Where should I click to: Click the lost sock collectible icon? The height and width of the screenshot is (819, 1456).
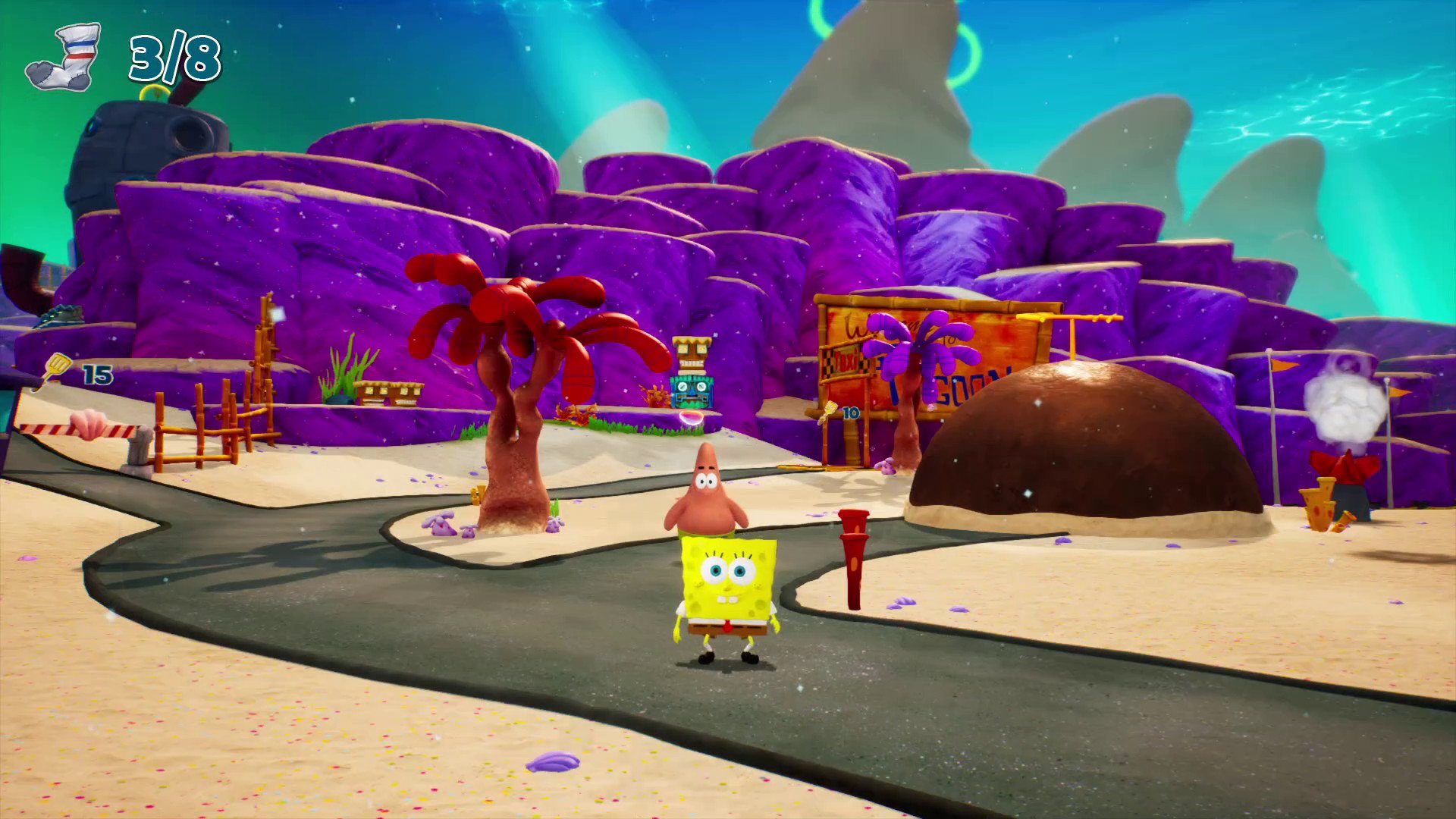click(x=64, y=58)
